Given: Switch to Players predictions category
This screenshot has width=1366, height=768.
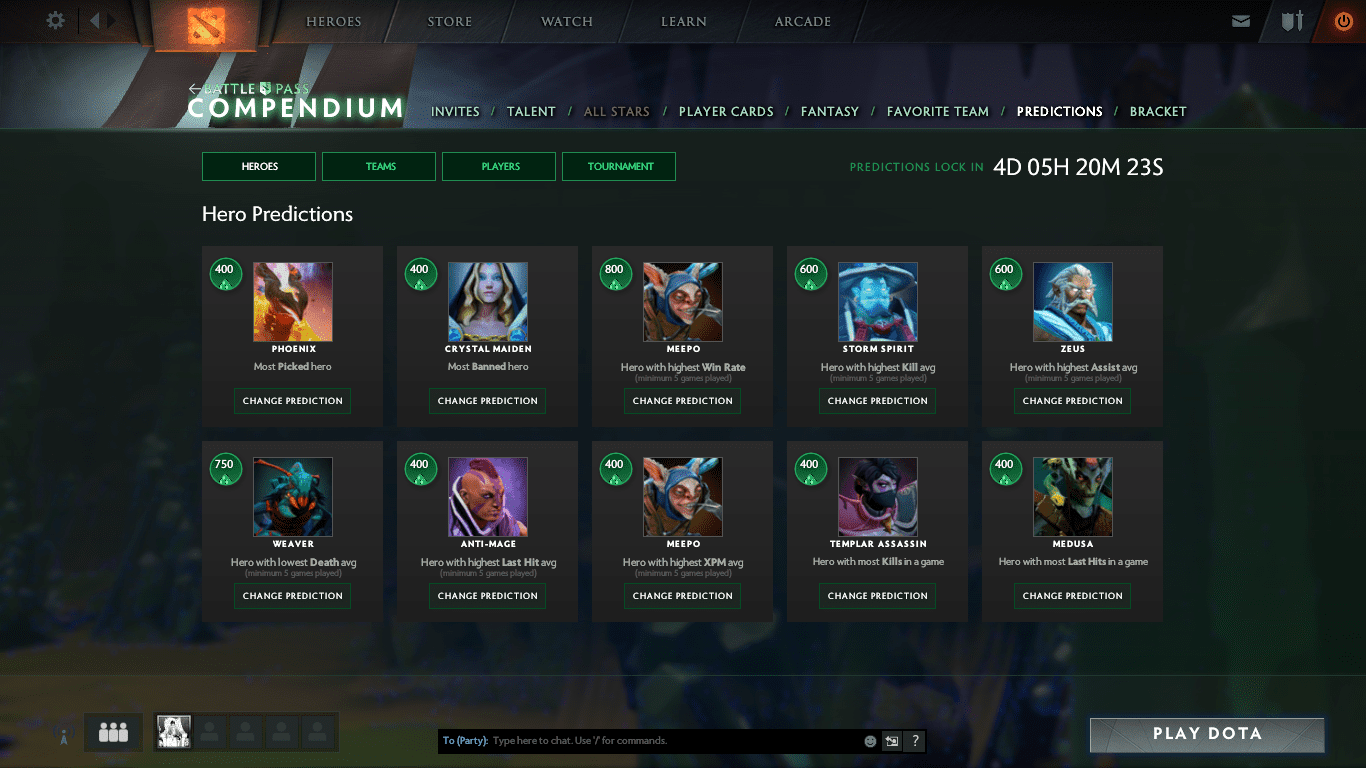Looking at the screenshot, I should click(499, 167).
